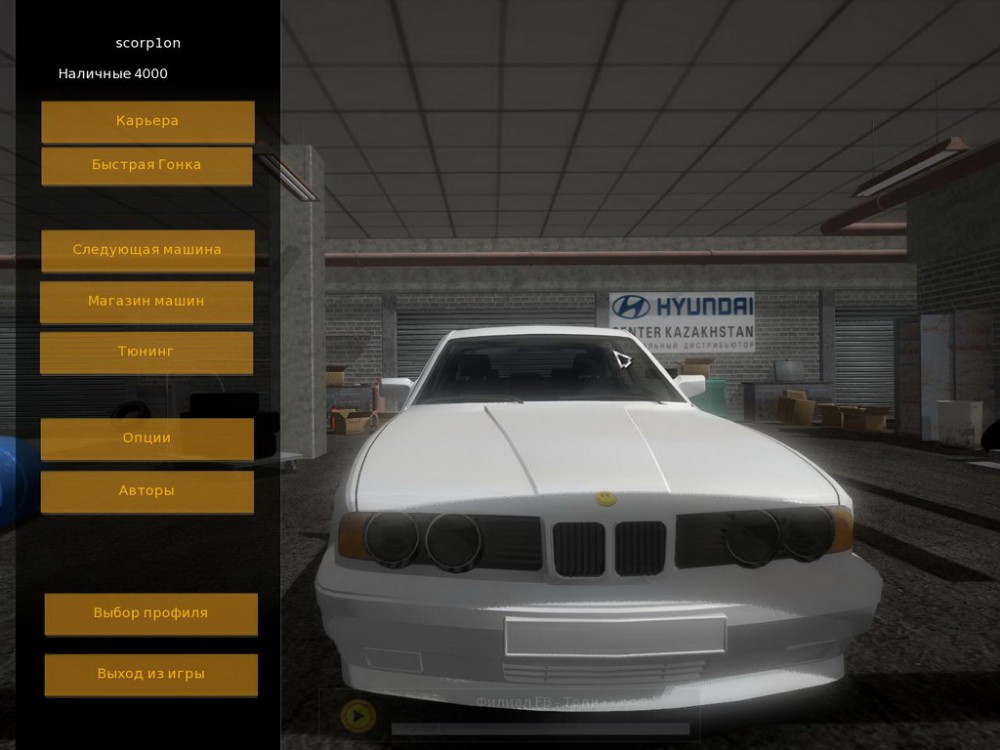Viewport: 1000px width, 750px height.
Task: Click the music track progress bar
Action: [540, 729]
